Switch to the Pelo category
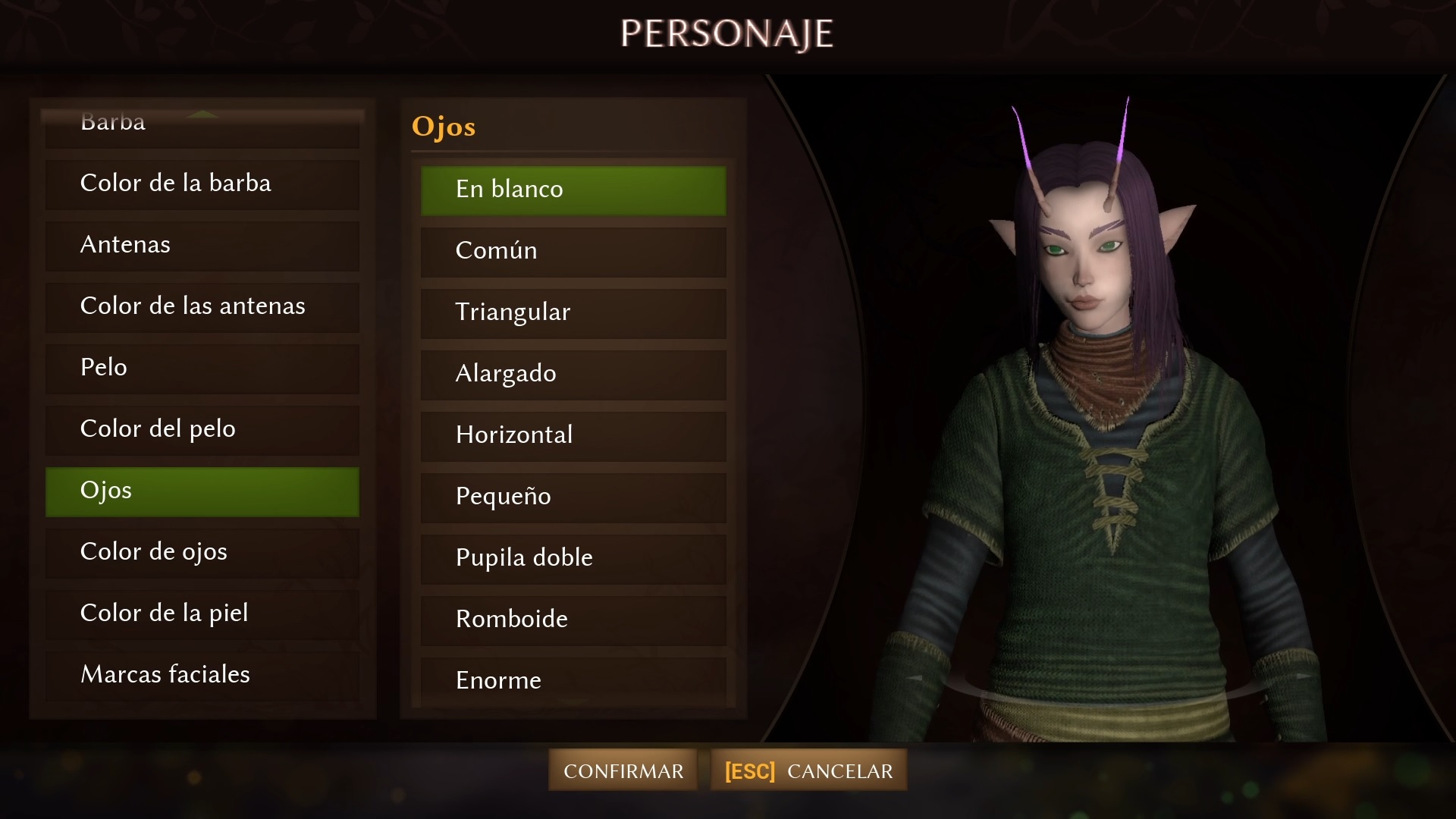 tap(202, 368)
